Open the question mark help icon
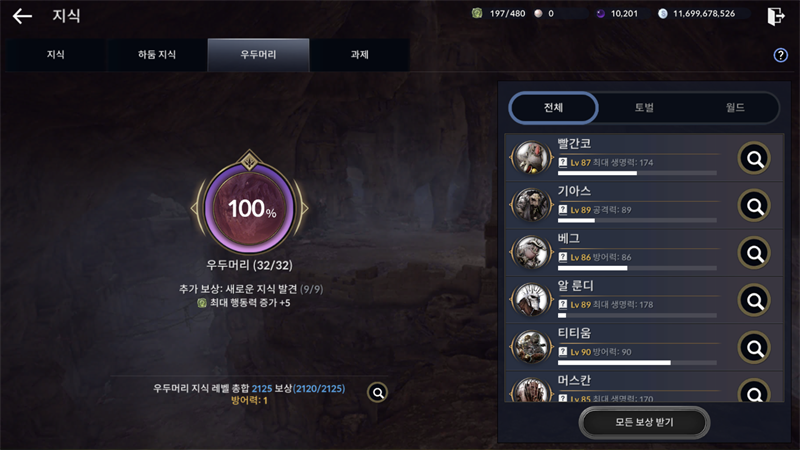 (781, 55)
